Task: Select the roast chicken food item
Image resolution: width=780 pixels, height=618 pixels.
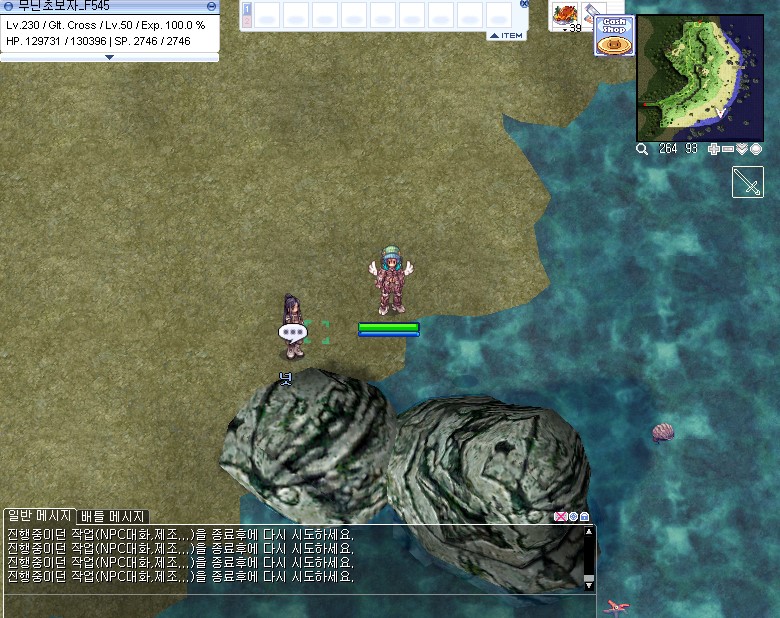Action: coord(566,14)
